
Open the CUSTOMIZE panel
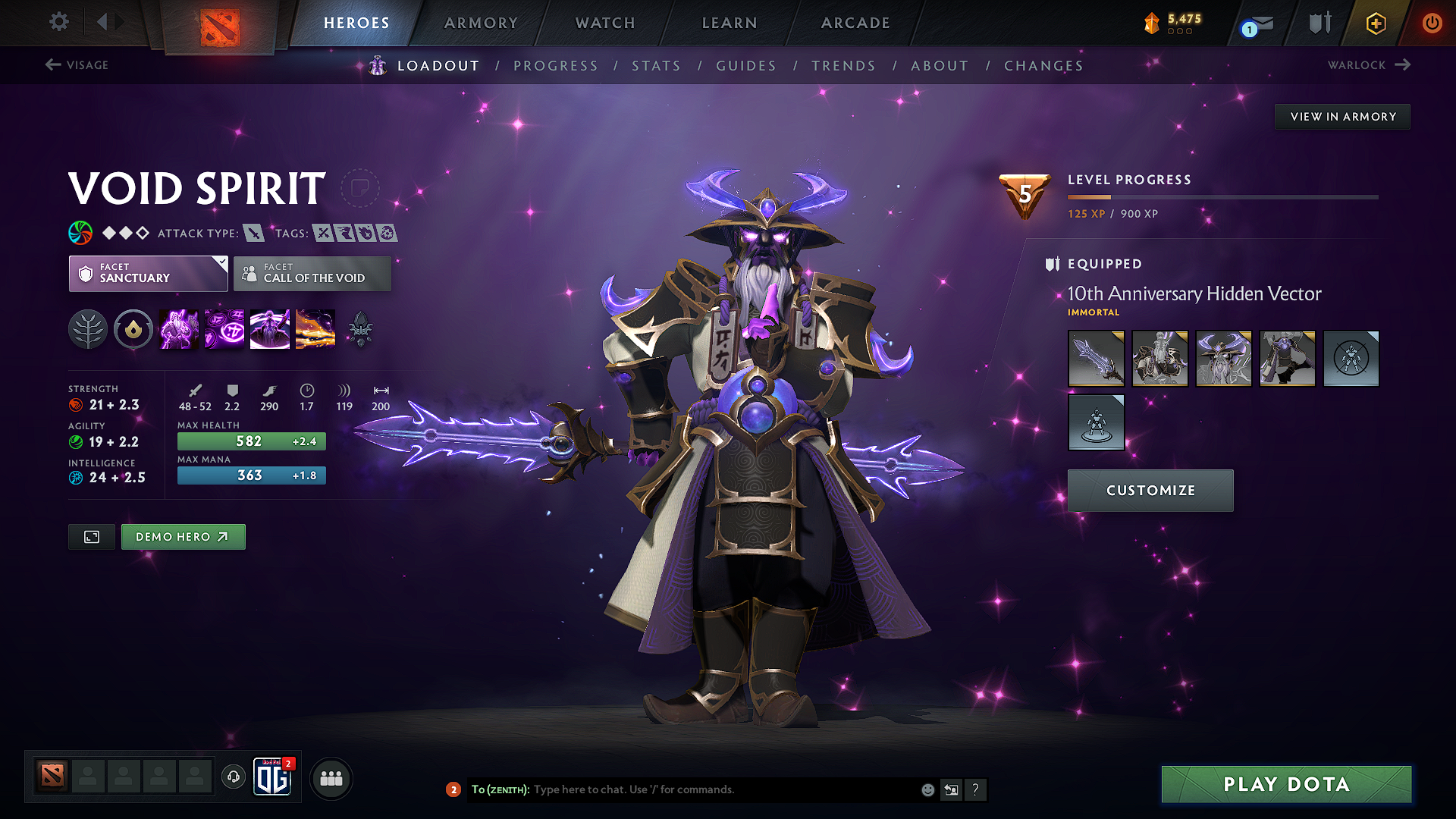(x=1150, y=490)
